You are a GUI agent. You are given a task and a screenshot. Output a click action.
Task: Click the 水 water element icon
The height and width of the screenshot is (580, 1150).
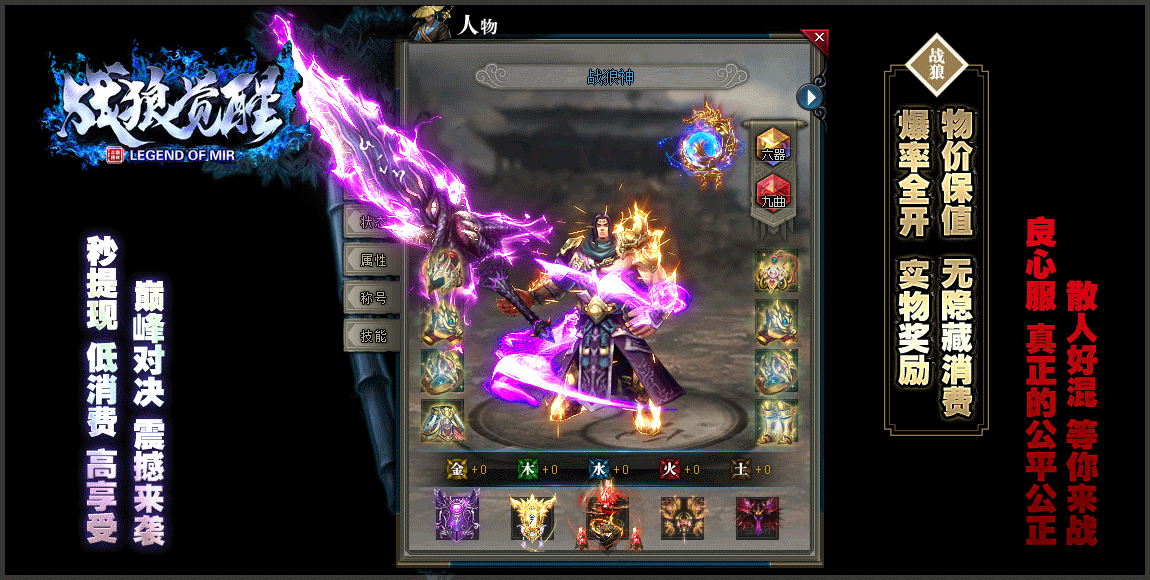click(x=598, y=469)
